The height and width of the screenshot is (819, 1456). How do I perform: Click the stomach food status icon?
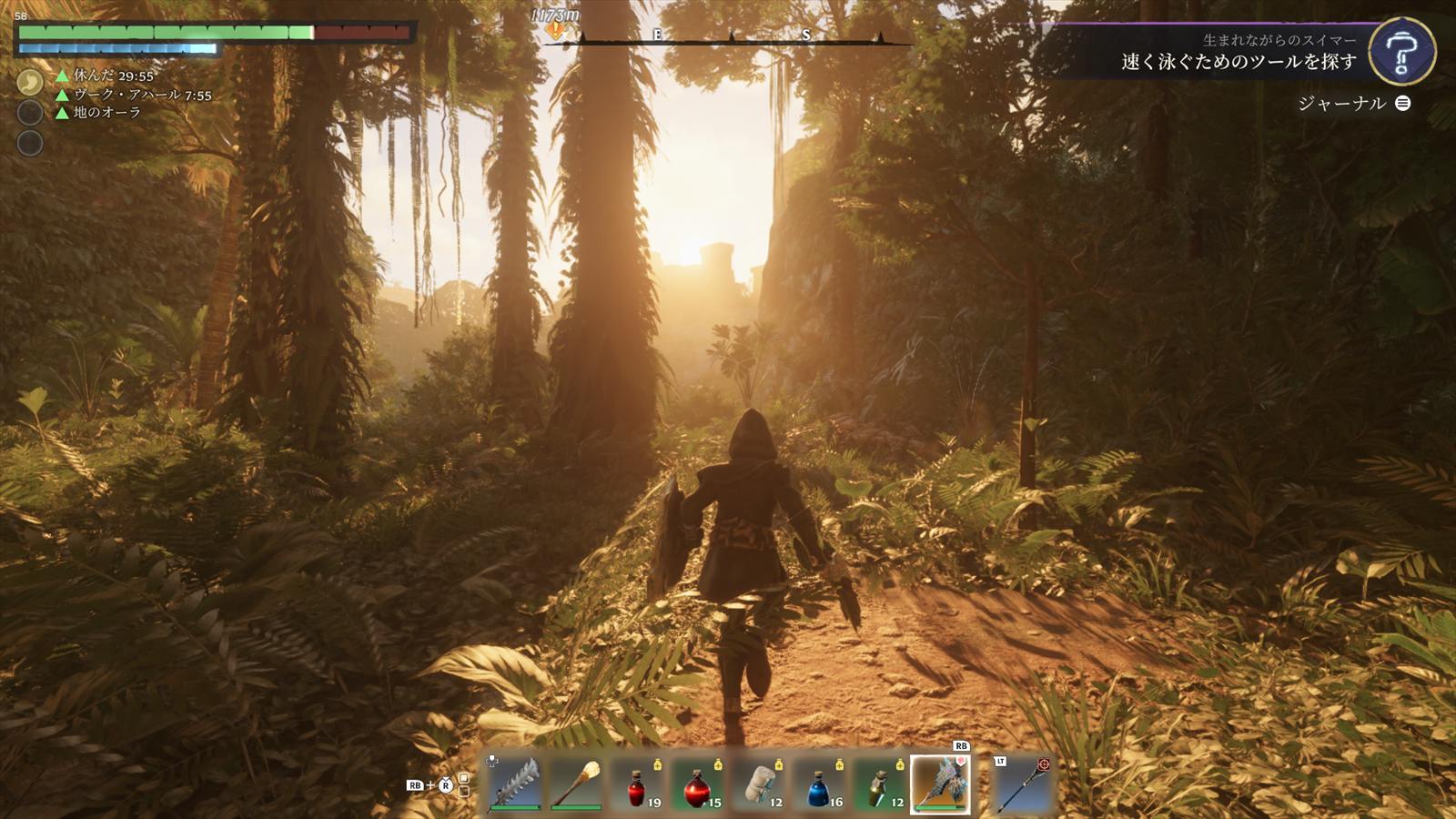(x=30, y=83)
